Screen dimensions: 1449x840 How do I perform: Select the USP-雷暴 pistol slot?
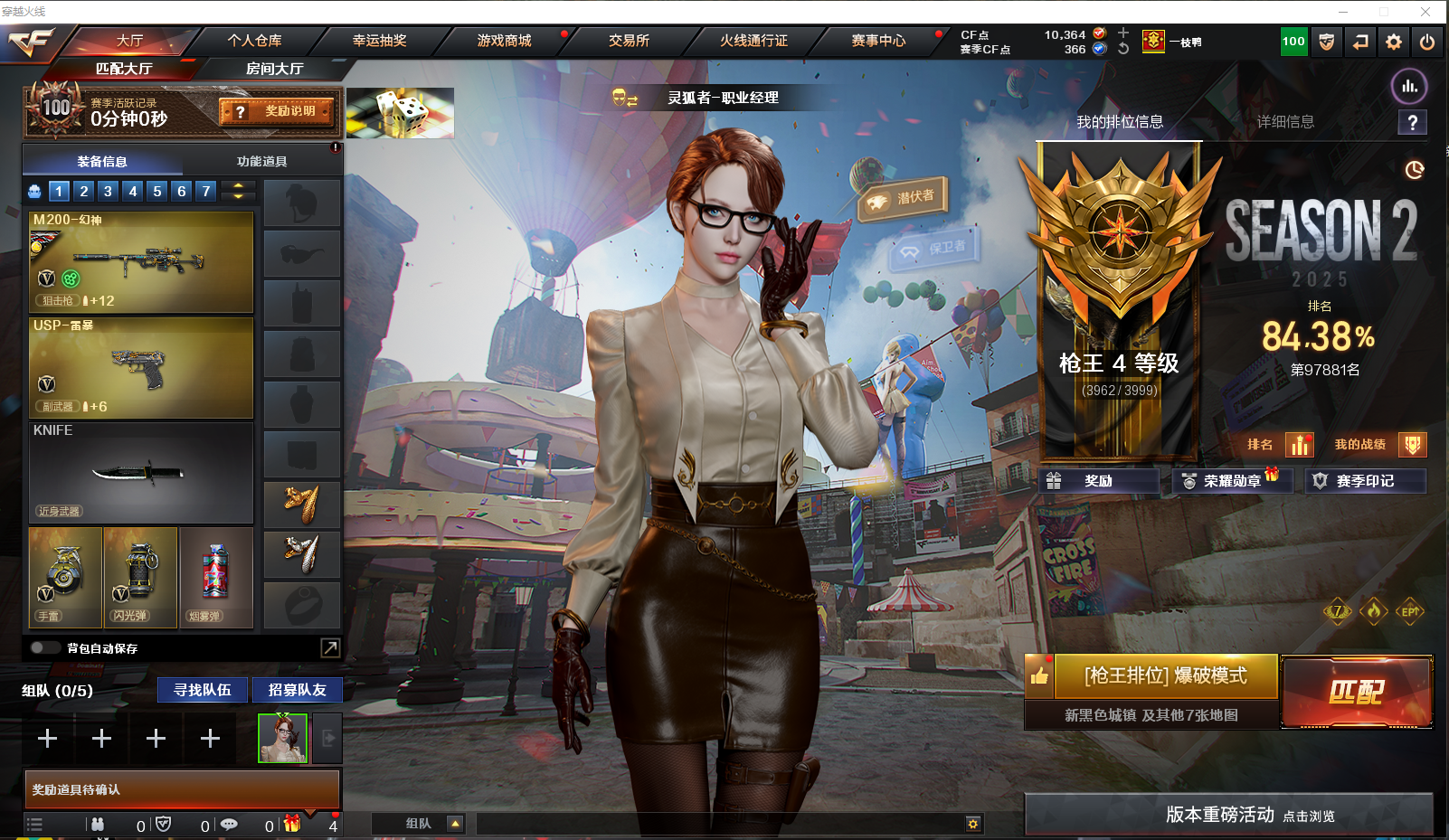pyautogui.click(x=141, y=367)
